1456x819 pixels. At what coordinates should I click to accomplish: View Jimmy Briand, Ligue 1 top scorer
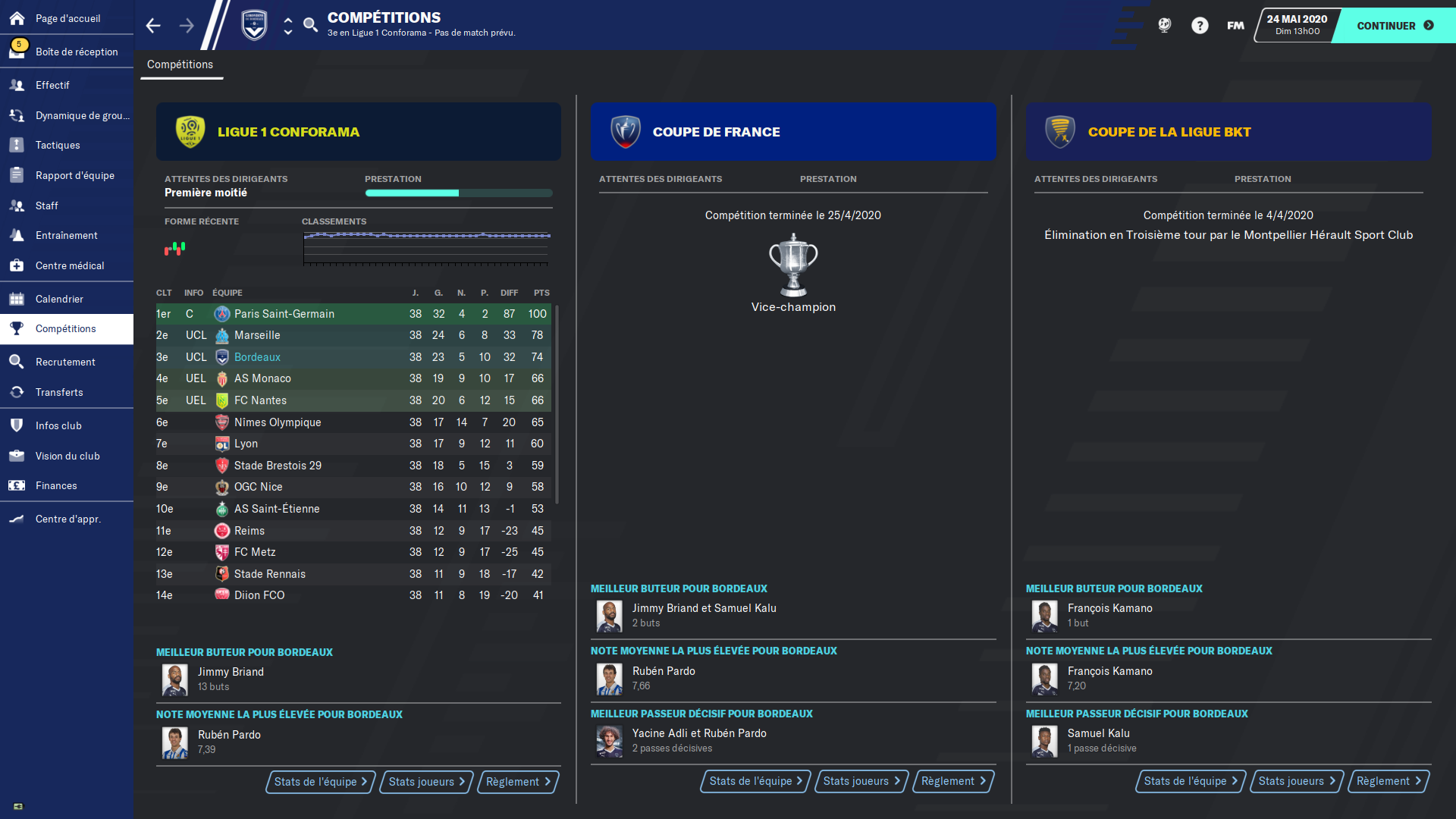pyautogui.click(x=231, y=672)
